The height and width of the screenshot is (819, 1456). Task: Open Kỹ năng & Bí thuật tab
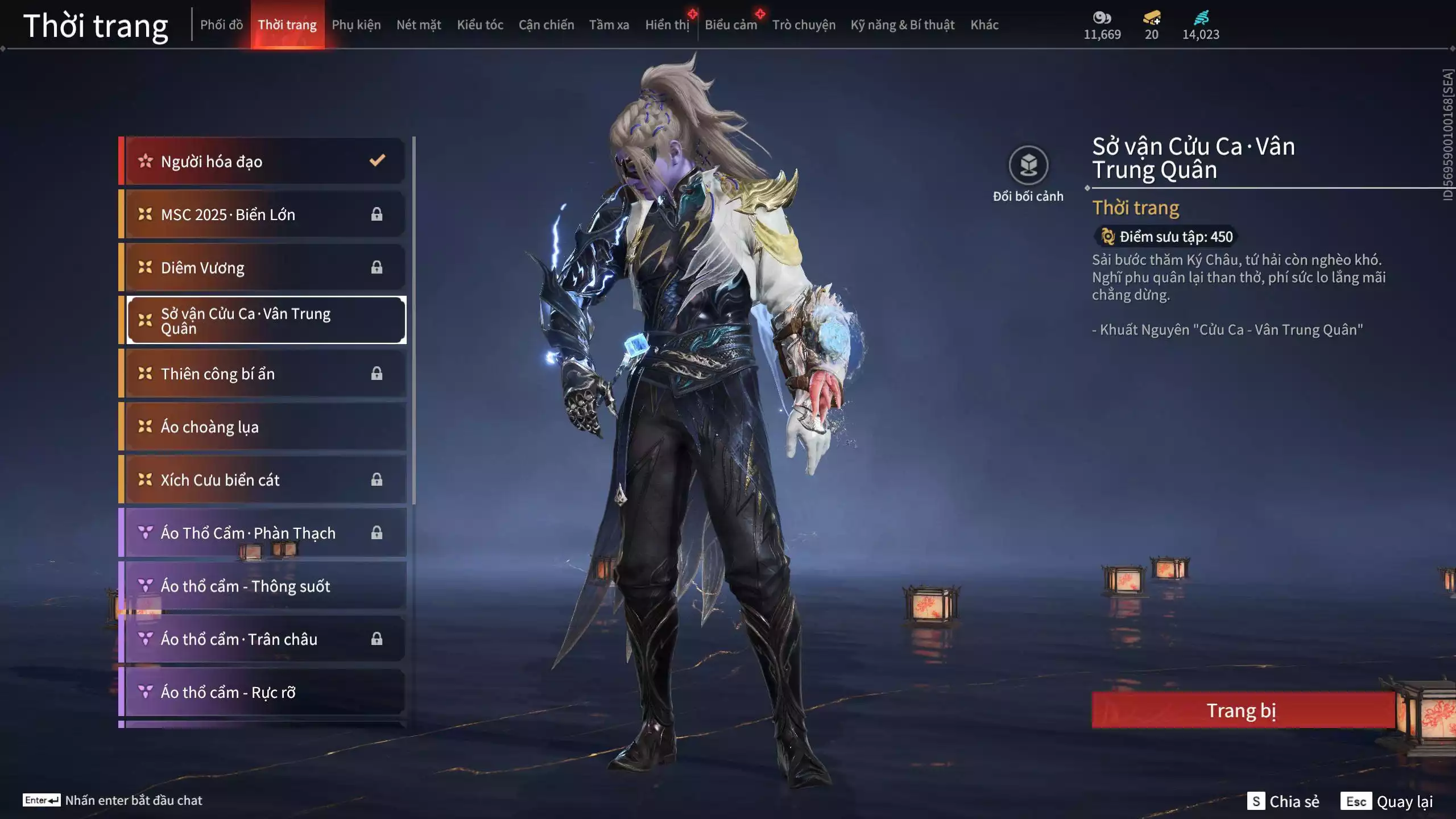pos(902,25)
